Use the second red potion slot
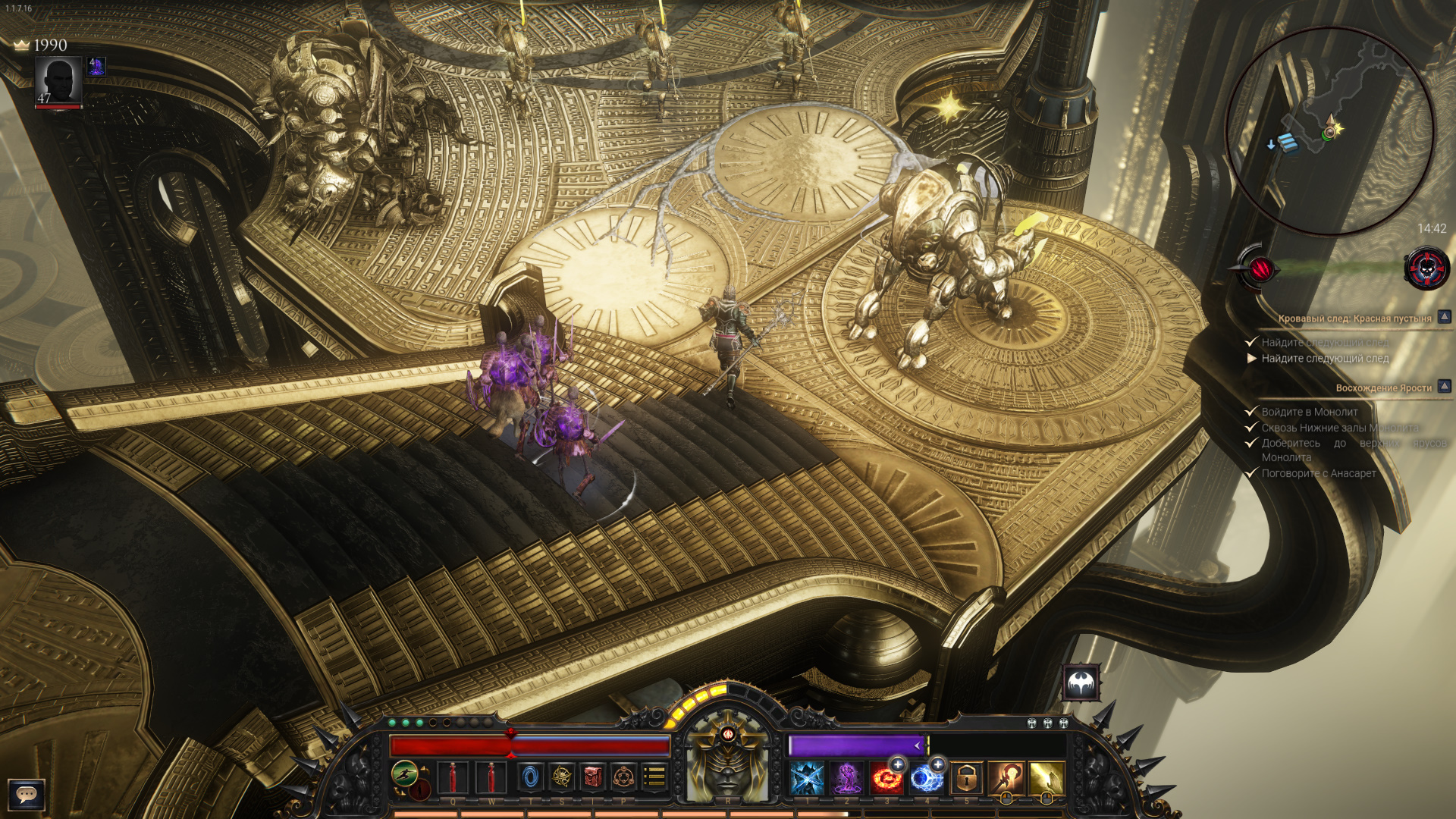This screenshot has width=1456, height=819. point(491,778)
